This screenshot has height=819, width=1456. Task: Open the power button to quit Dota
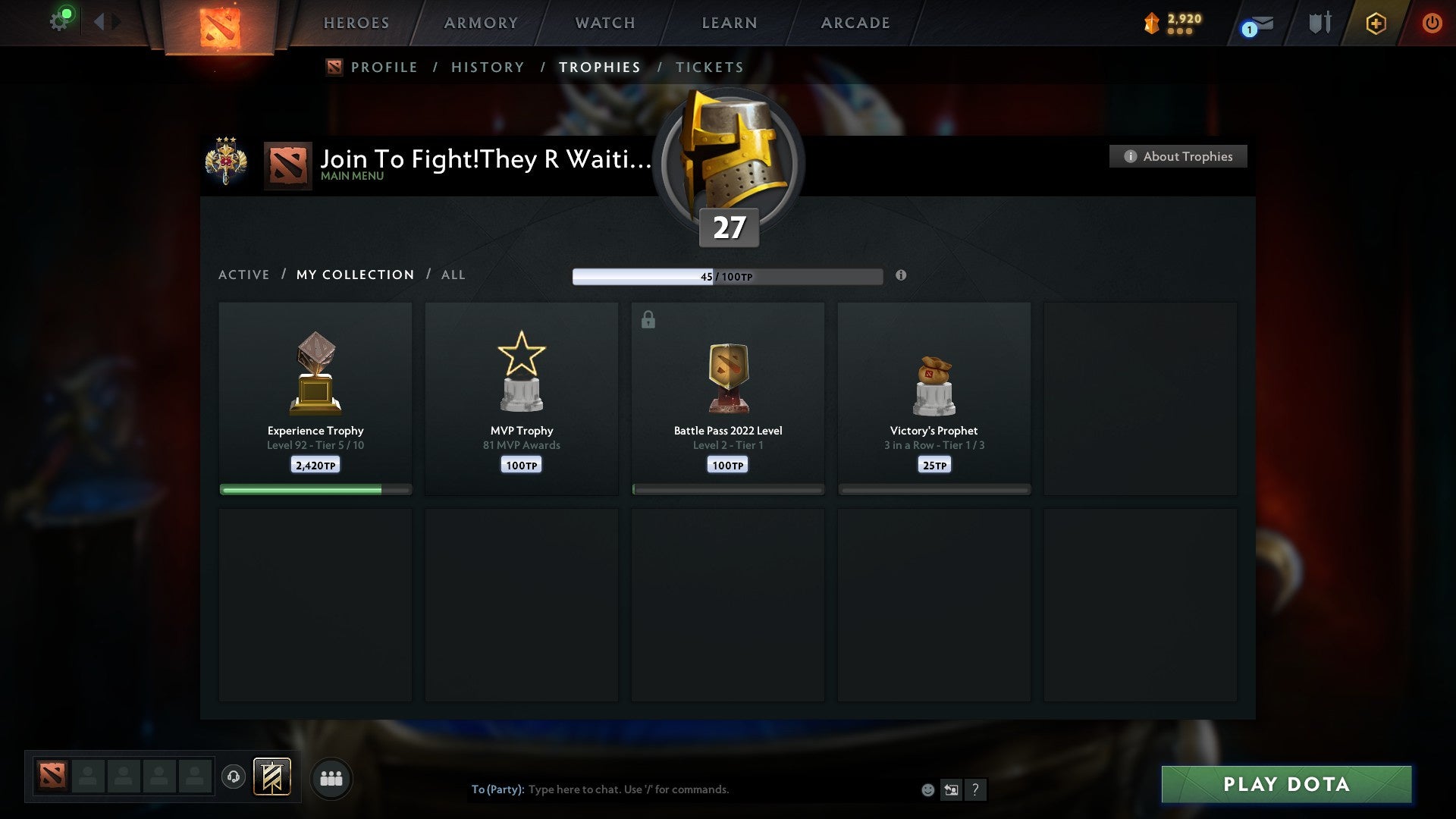click(1432, 23)
